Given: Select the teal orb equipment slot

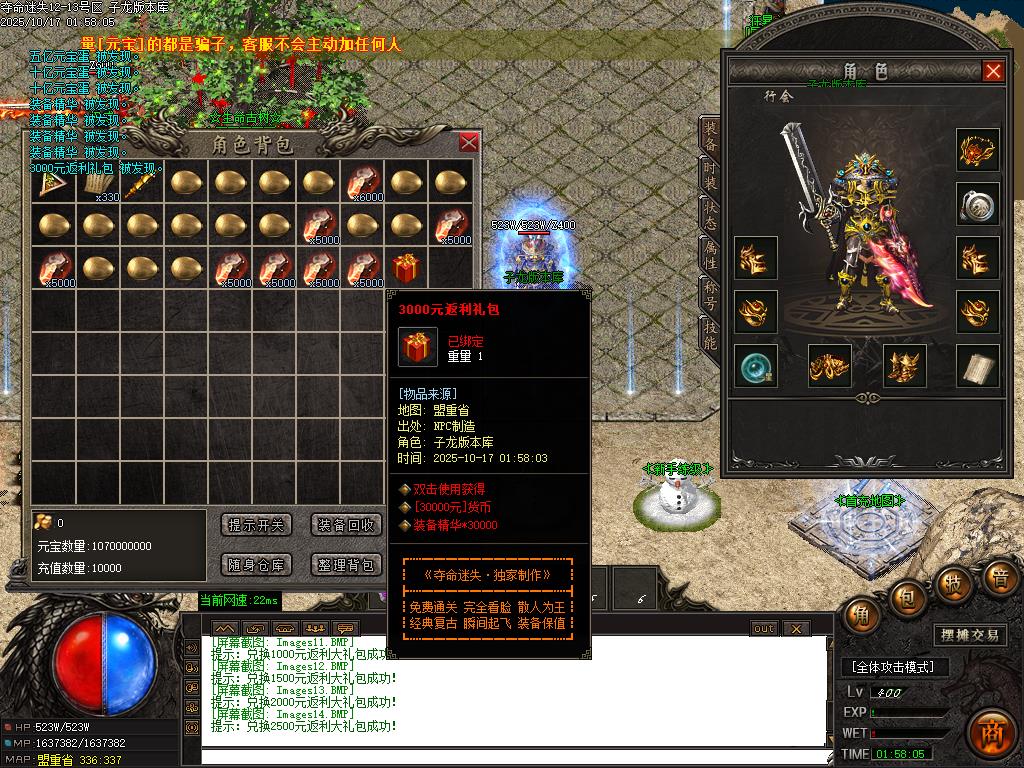Looking at the screenshot, I should [x=755, y=367].
